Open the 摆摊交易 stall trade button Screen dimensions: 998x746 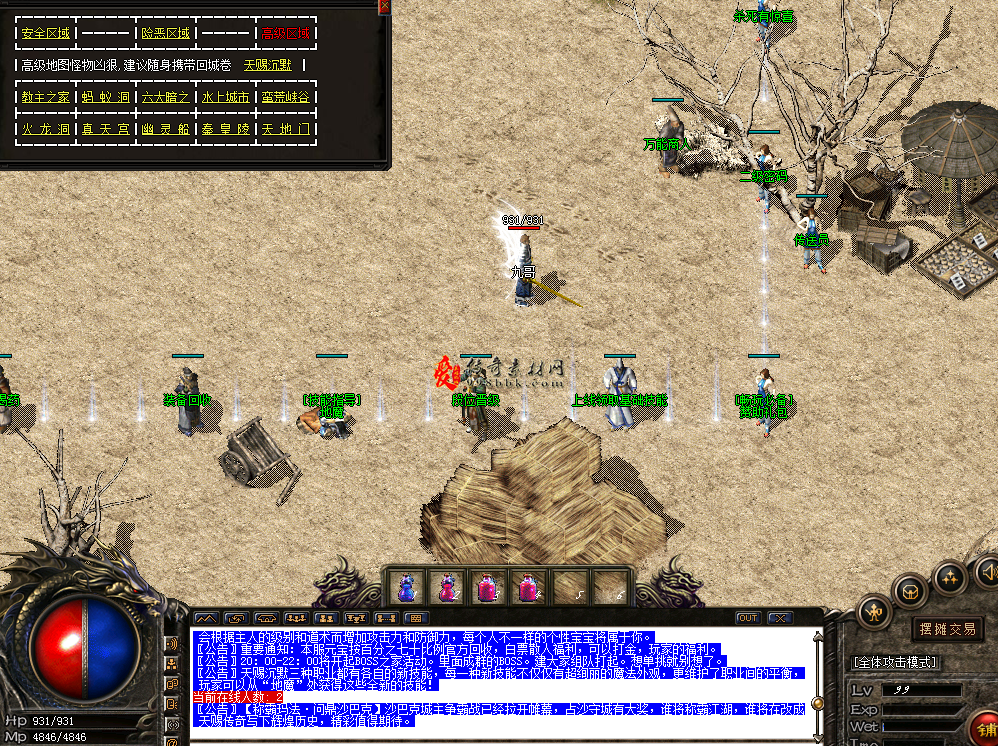(x=947, y=629)
